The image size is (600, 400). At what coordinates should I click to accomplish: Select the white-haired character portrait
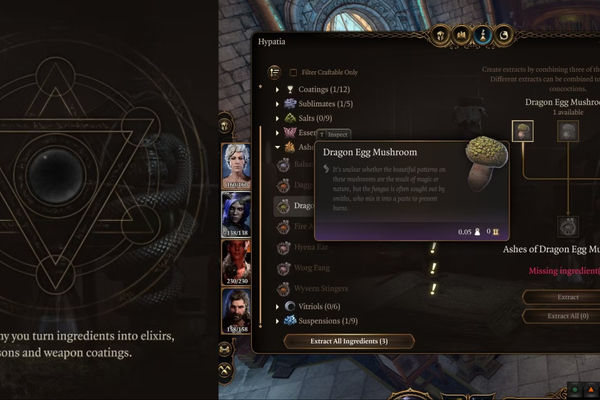[x=236, y=166]
